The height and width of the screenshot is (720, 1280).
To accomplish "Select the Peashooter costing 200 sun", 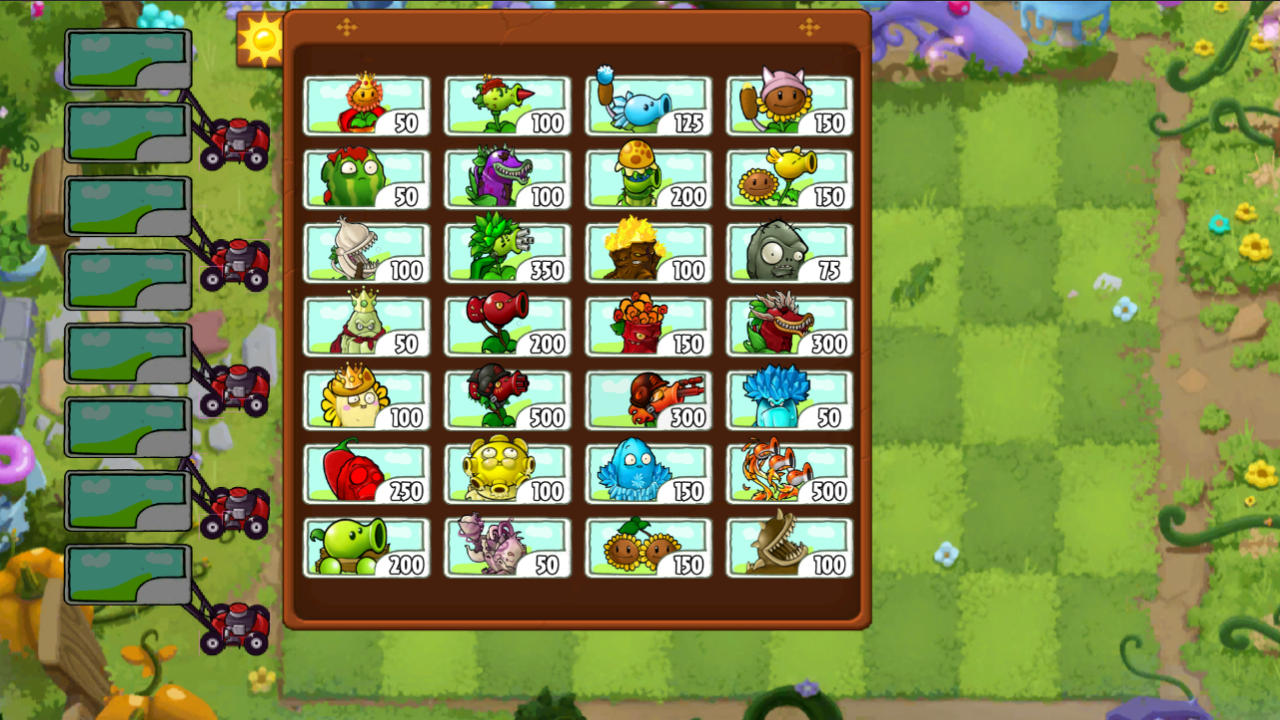I will pyautogui.click(x=367, y=545).
